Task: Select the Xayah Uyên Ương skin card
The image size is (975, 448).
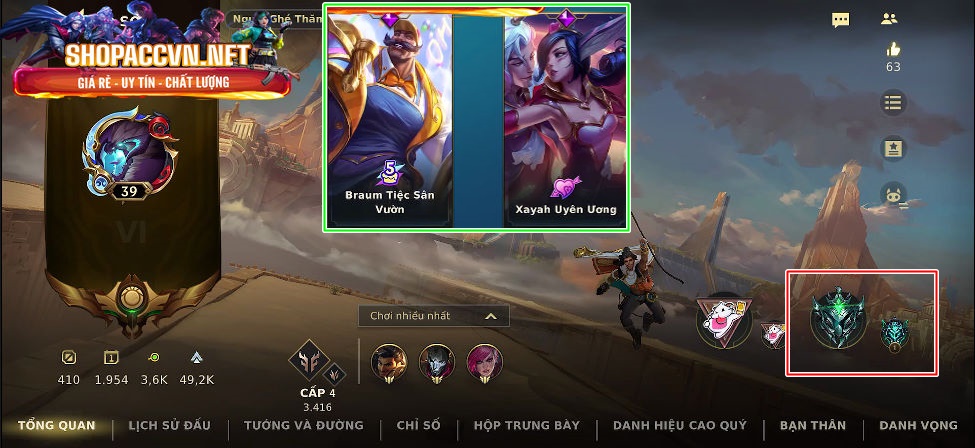Action: coord(566,118)
